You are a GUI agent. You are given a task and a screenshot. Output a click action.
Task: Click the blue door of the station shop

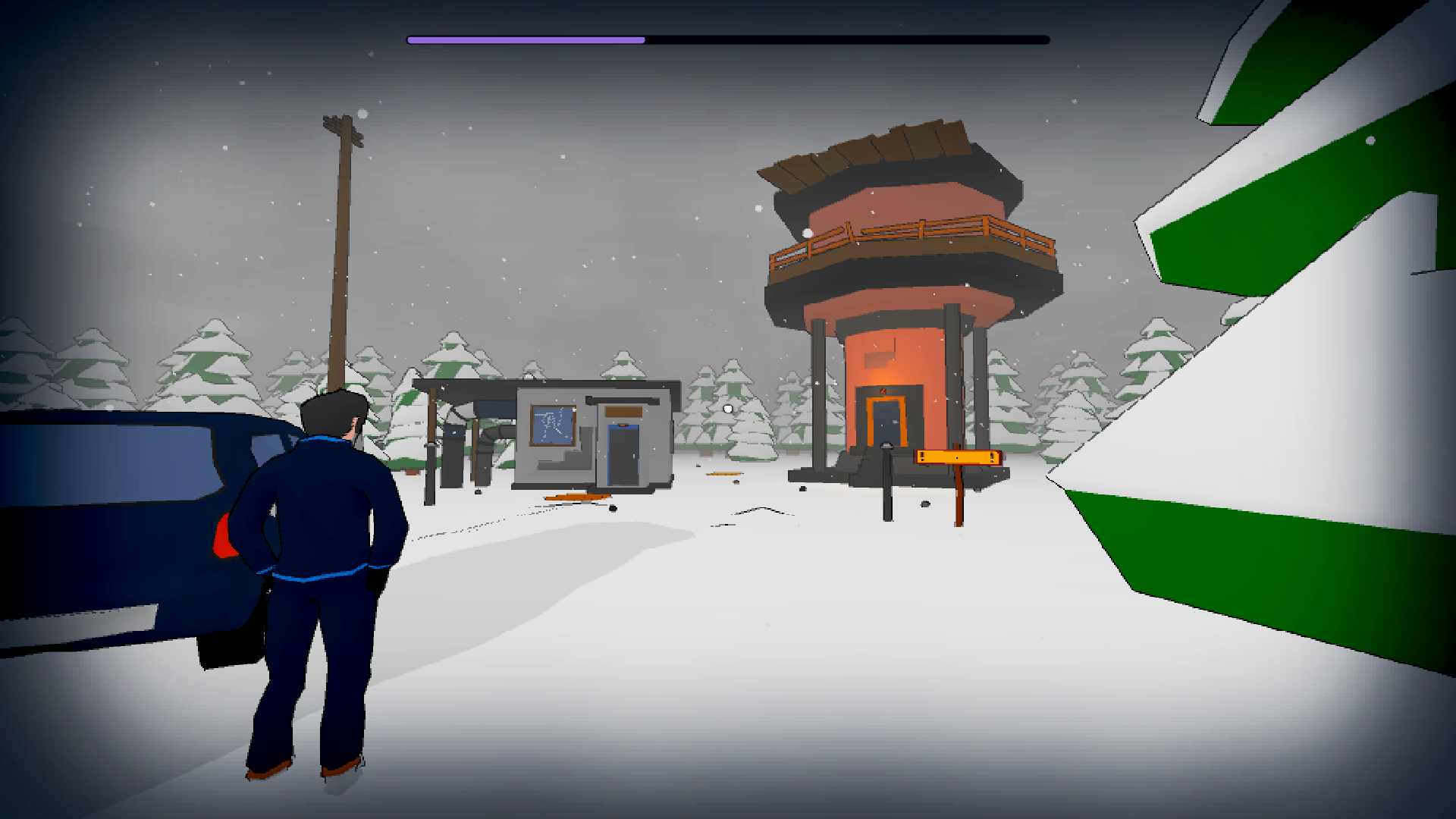(x=622, y=455)
